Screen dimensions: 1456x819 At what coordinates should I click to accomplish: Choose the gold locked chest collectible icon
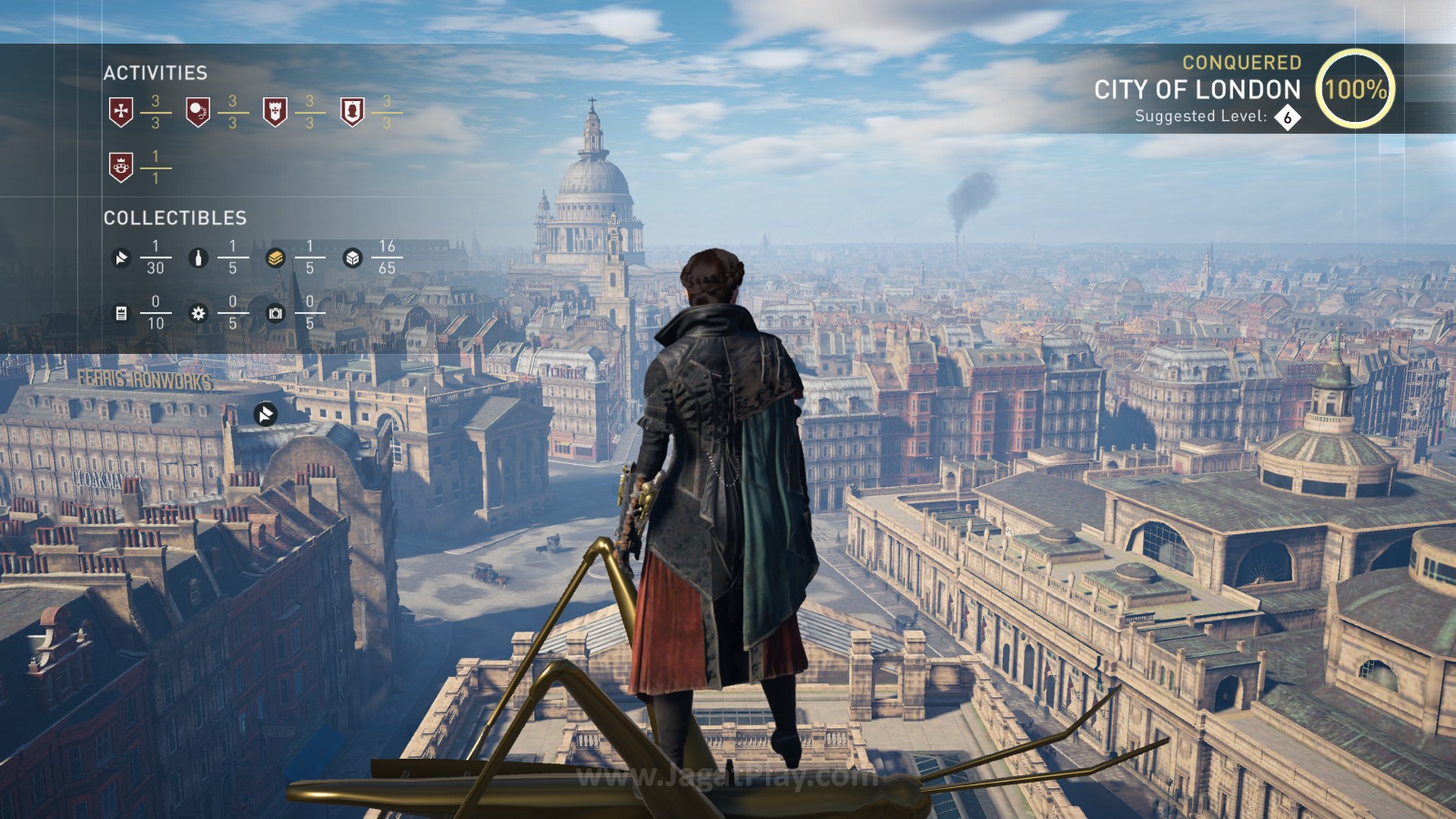click(275, 259)
